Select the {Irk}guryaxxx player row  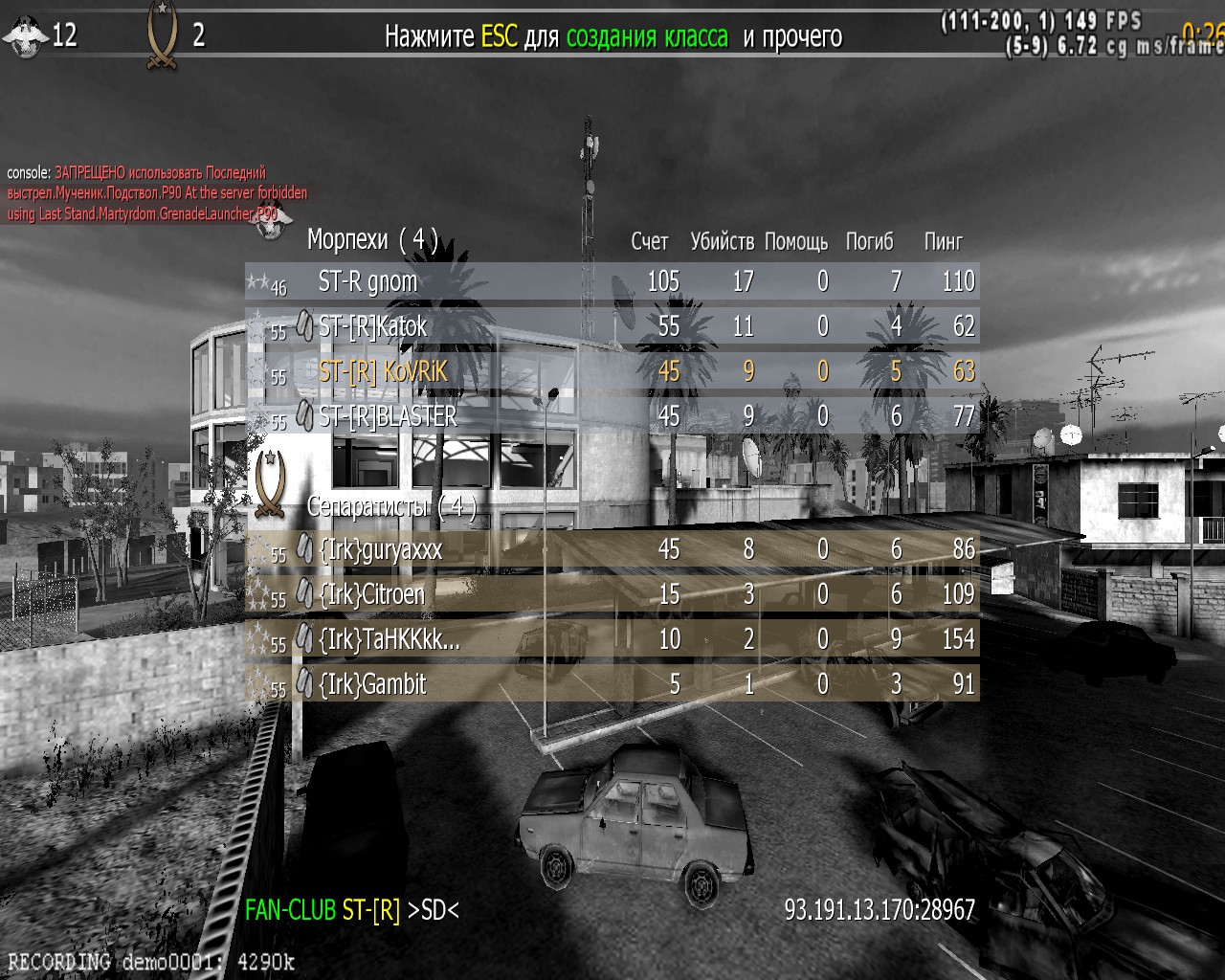click(x=612, y=549)
